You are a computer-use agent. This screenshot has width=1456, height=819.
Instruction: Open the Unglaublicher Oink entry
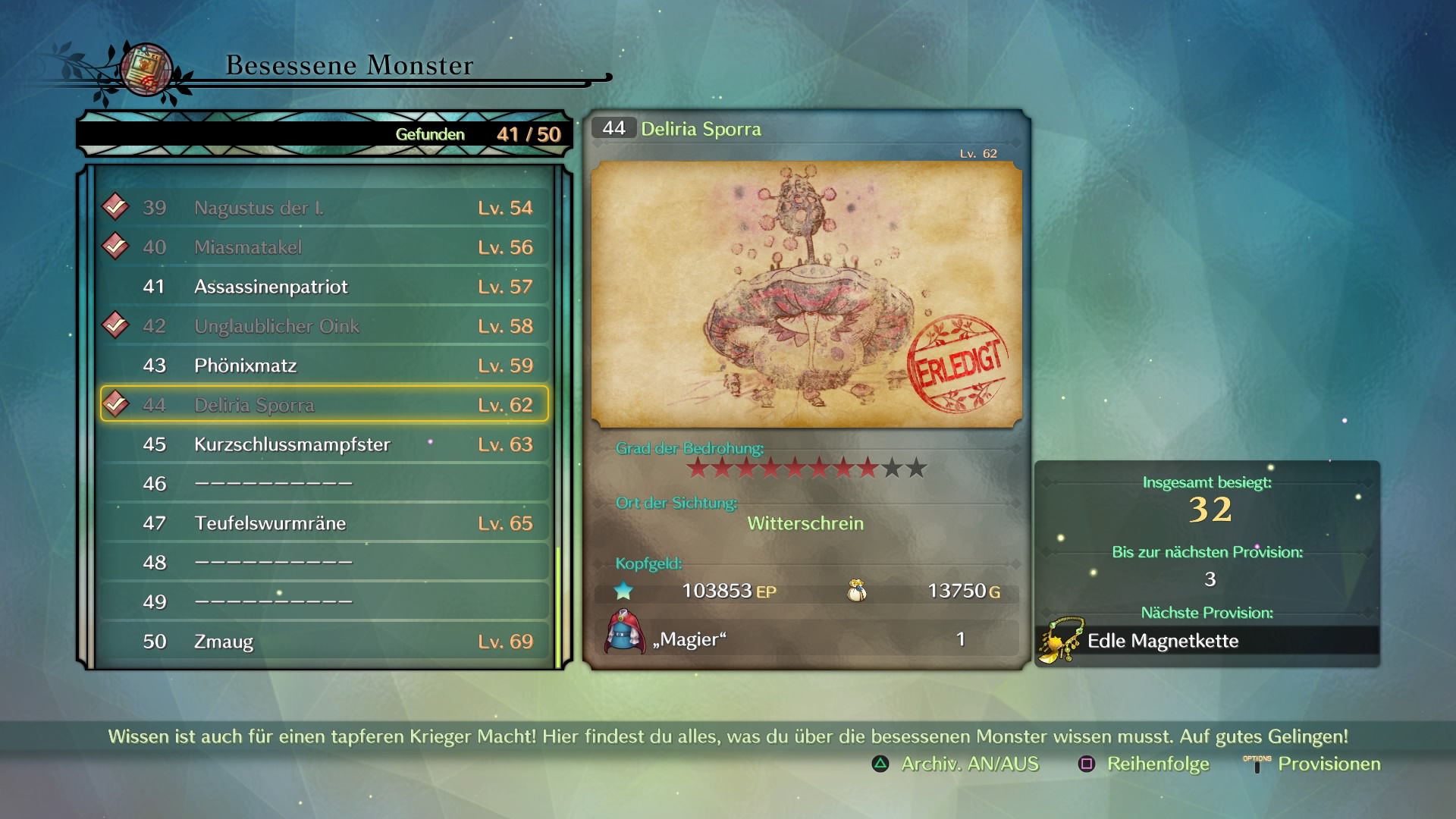click(x=324, y=326)
